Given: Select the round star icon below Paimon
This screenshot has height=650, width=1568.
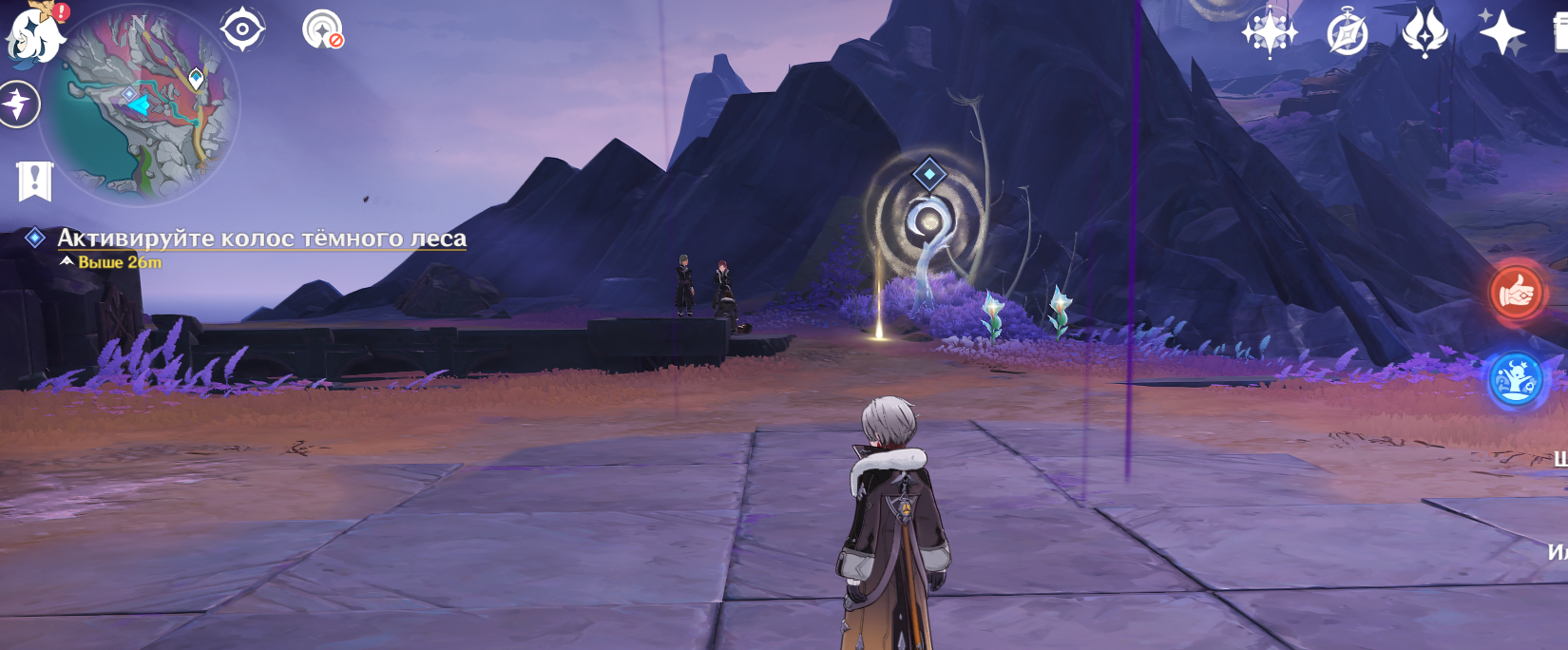Looking at the screenshot, I should tap(19, 104).
